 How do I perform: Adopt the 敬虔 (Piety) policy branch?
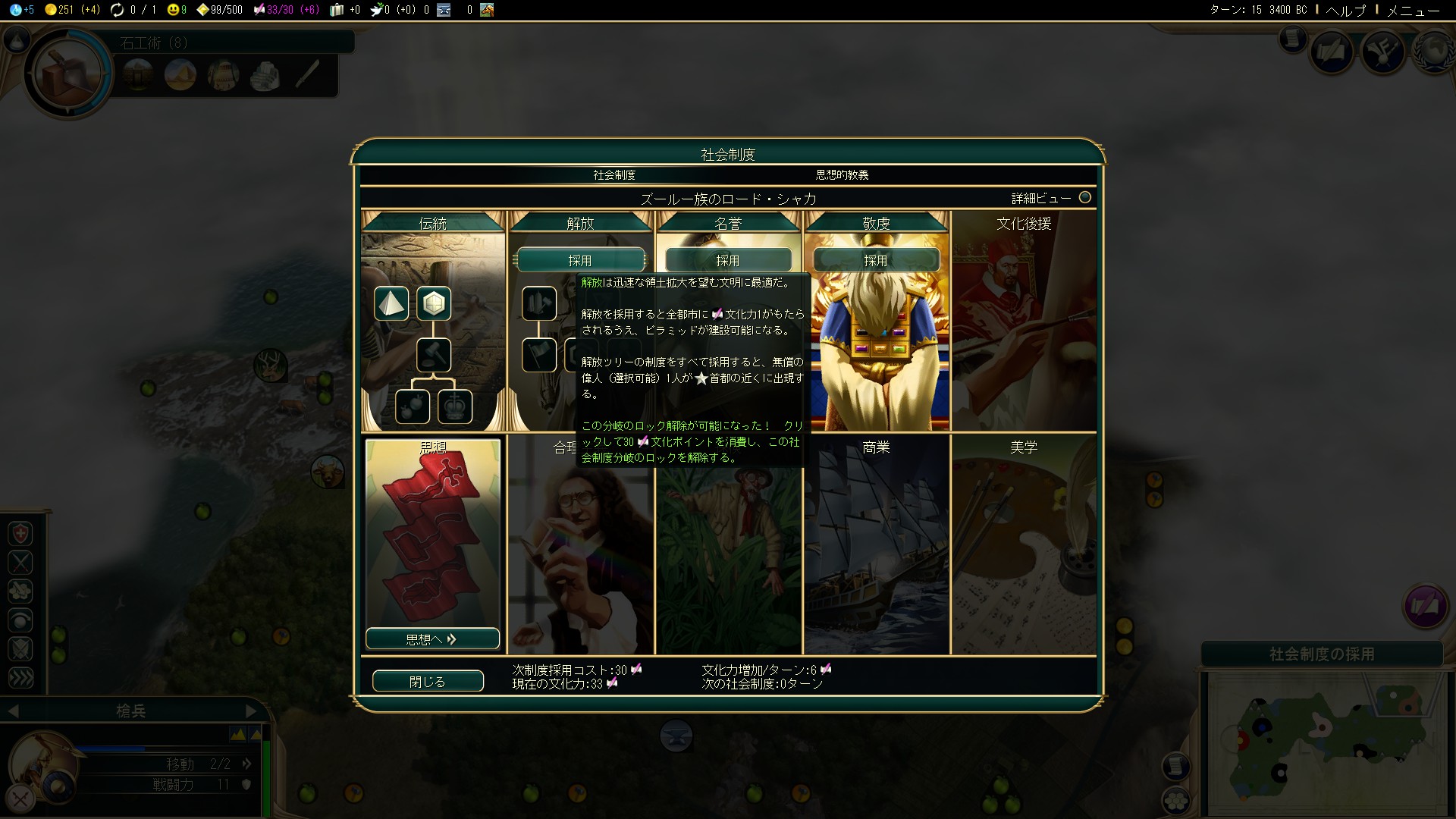(876, 260)
